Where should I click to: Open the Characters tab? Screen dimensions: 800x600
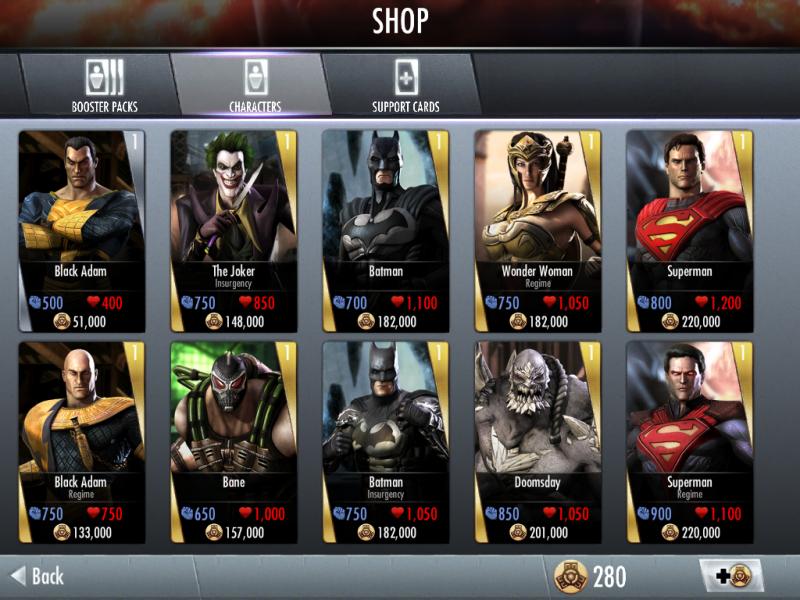pos(254,85)
